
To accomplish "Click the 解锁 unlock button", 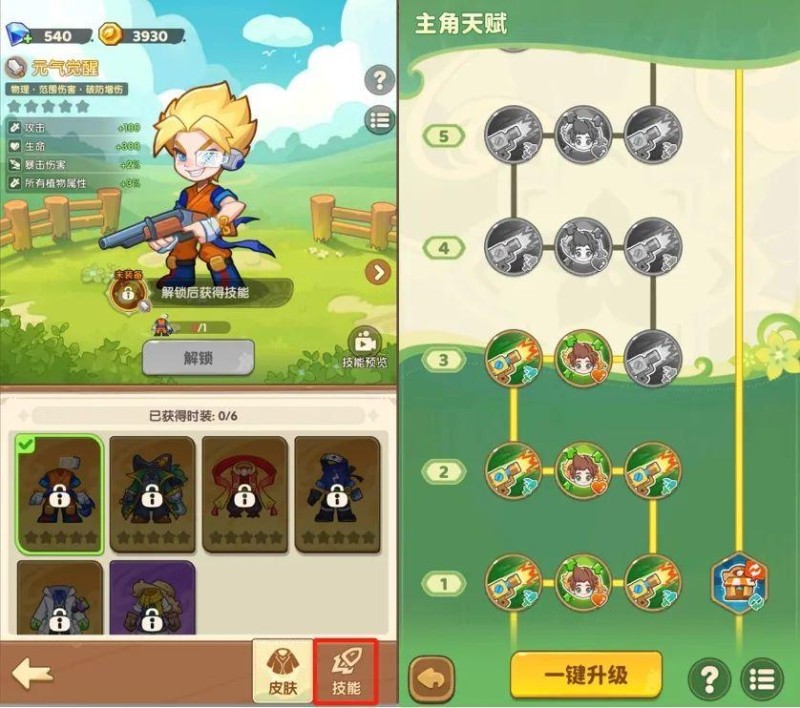I will 198,357.
